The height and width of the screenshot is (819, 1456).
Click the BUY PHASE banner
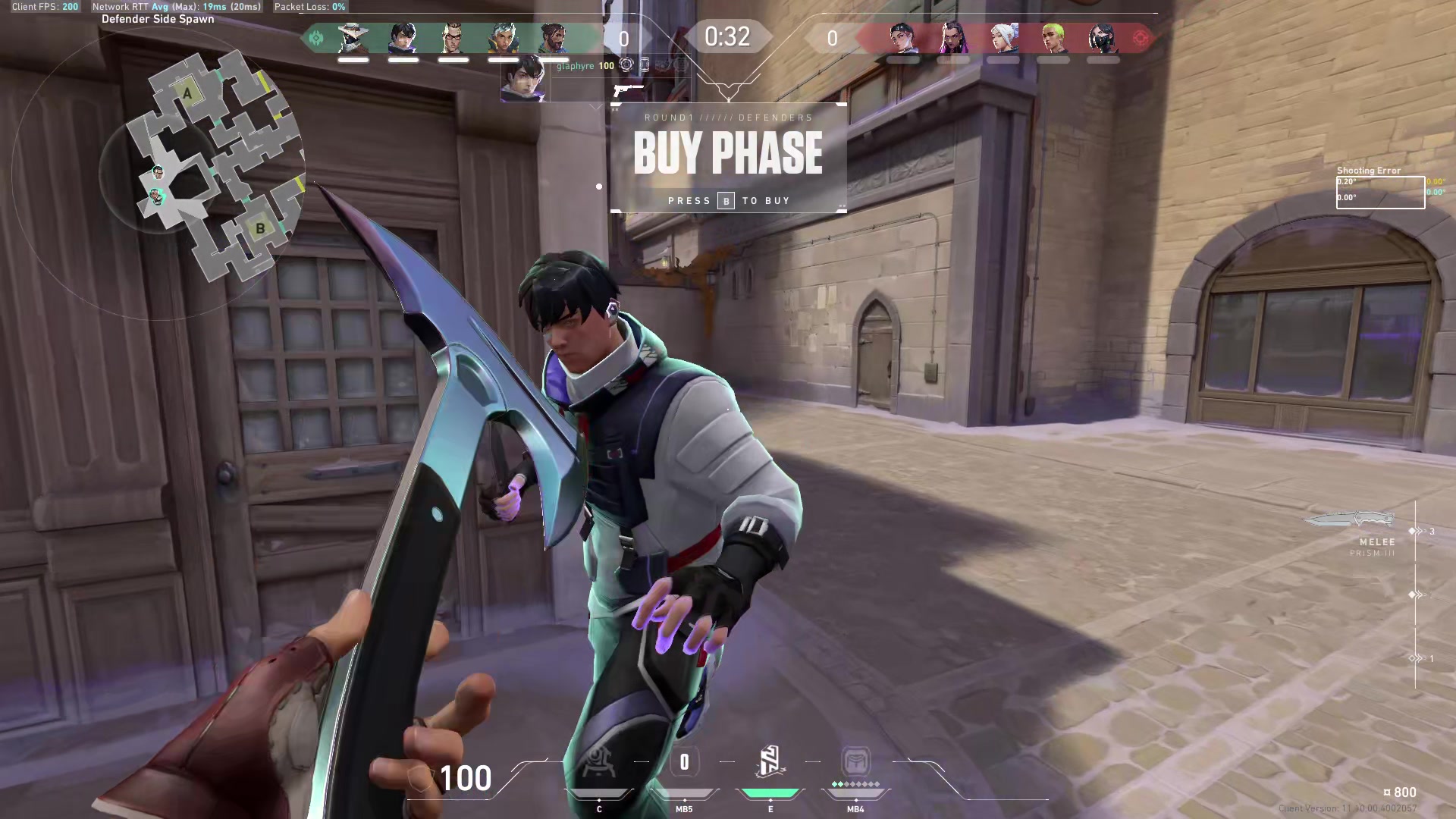tap(728, 152)
